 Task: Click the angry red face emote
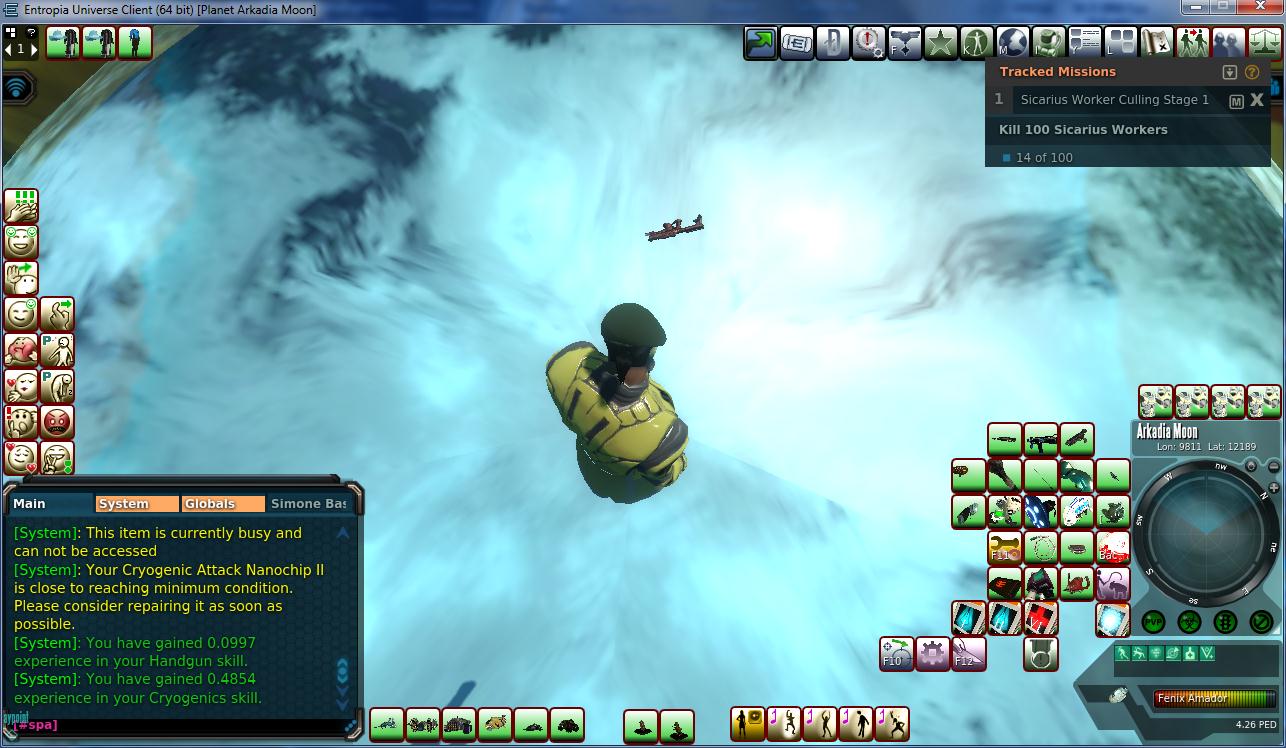[58, 422]
